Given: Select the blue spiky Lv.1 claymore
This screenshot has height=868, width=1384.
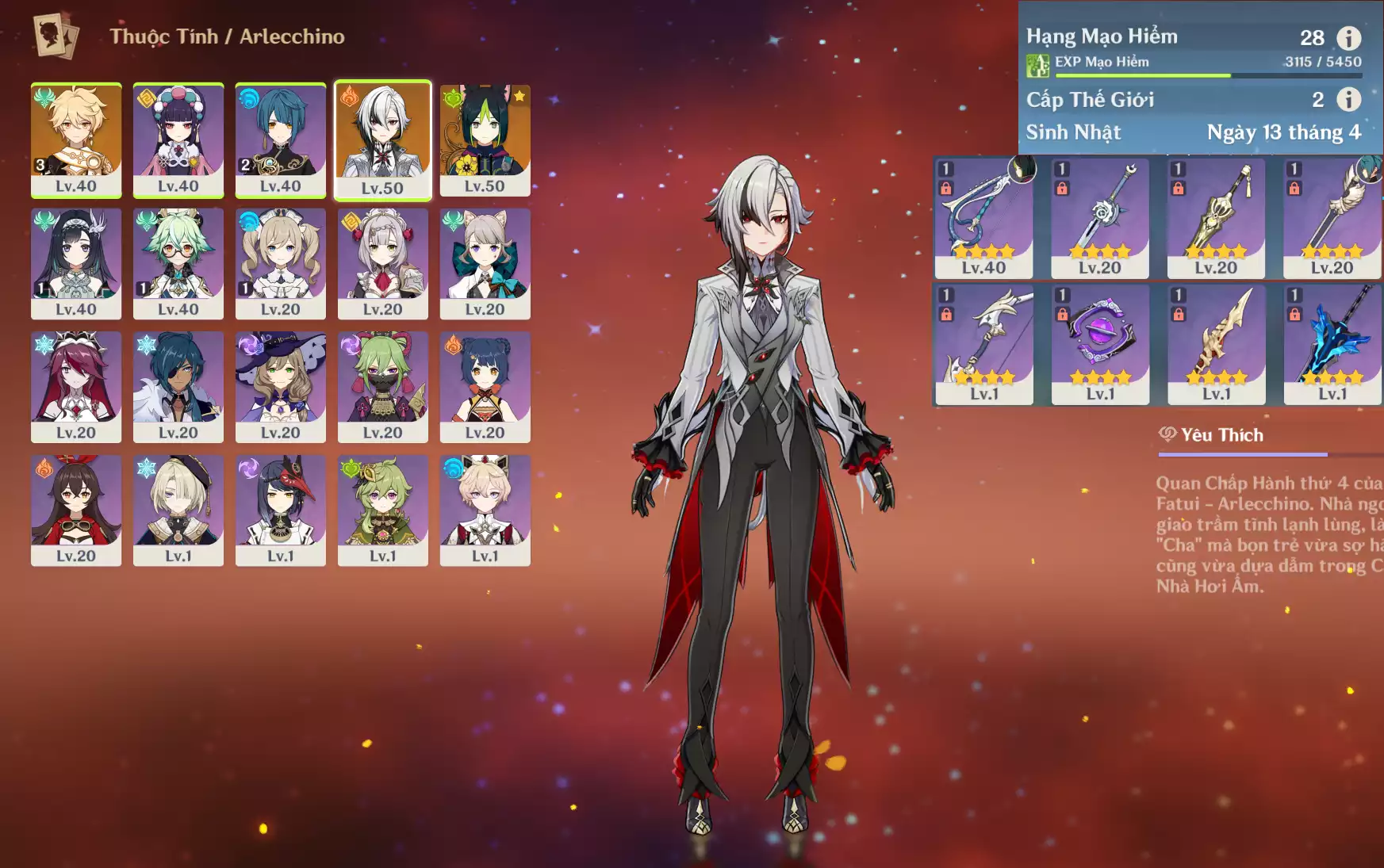Looking at the screenshot, I should [x=1332, y=344].
